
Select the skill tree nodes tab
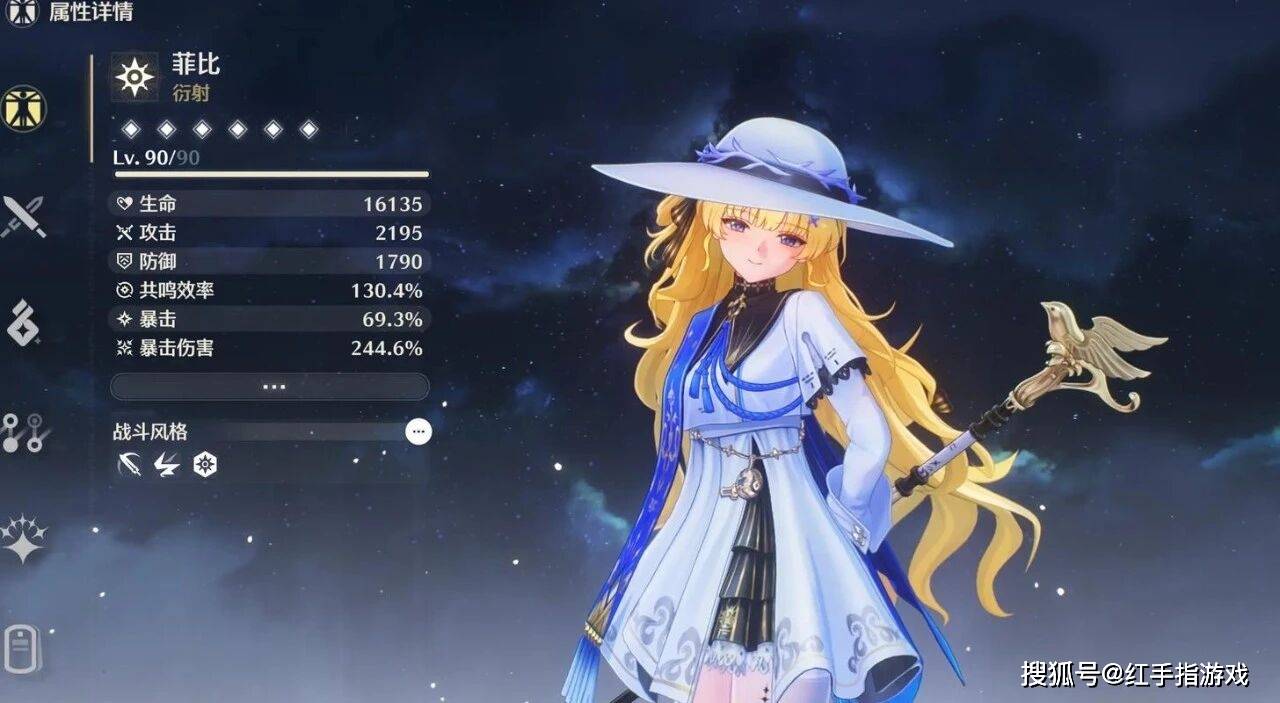21,431
